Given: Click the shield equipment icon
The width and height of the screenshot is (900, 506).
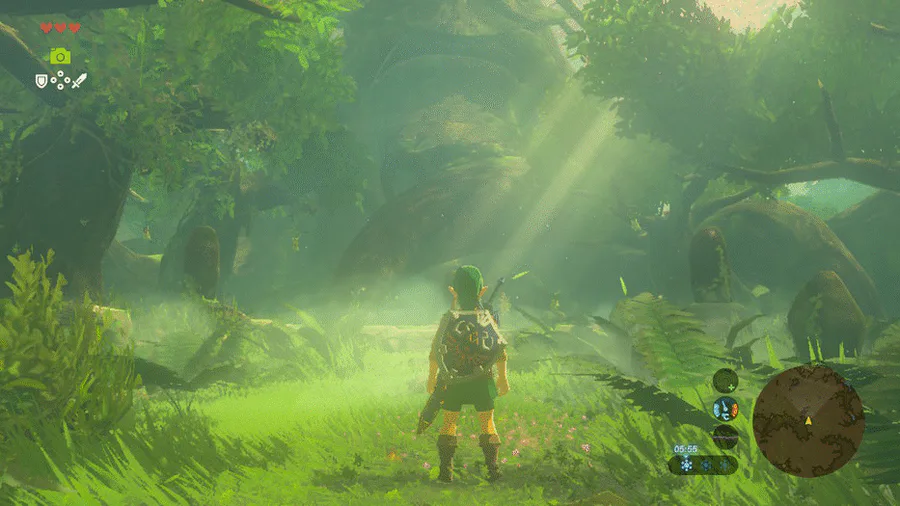Looking at the screenshot, I should click(42, 80).
